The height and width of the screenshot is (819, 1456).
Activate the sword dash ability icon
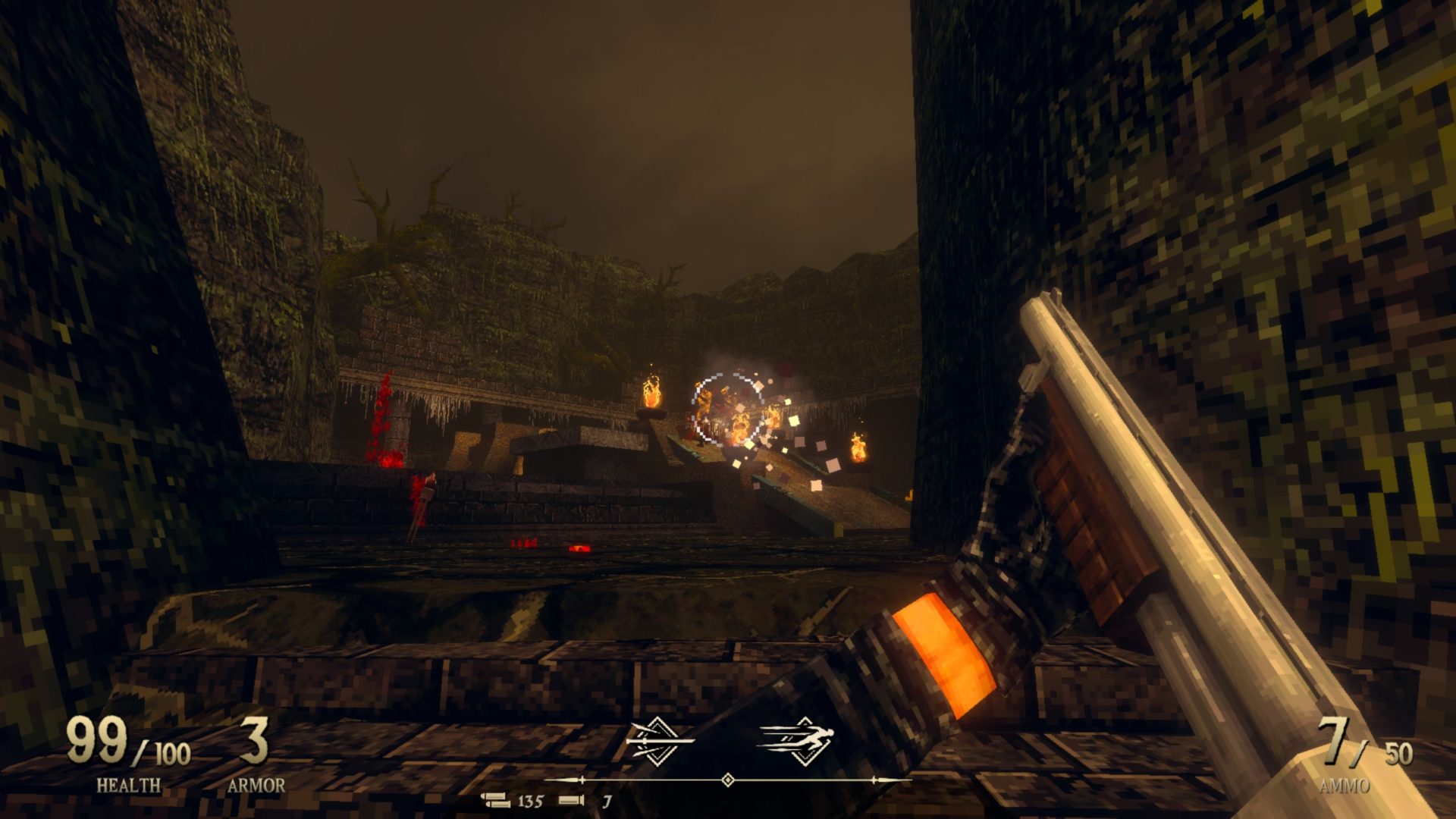point(657,739)
